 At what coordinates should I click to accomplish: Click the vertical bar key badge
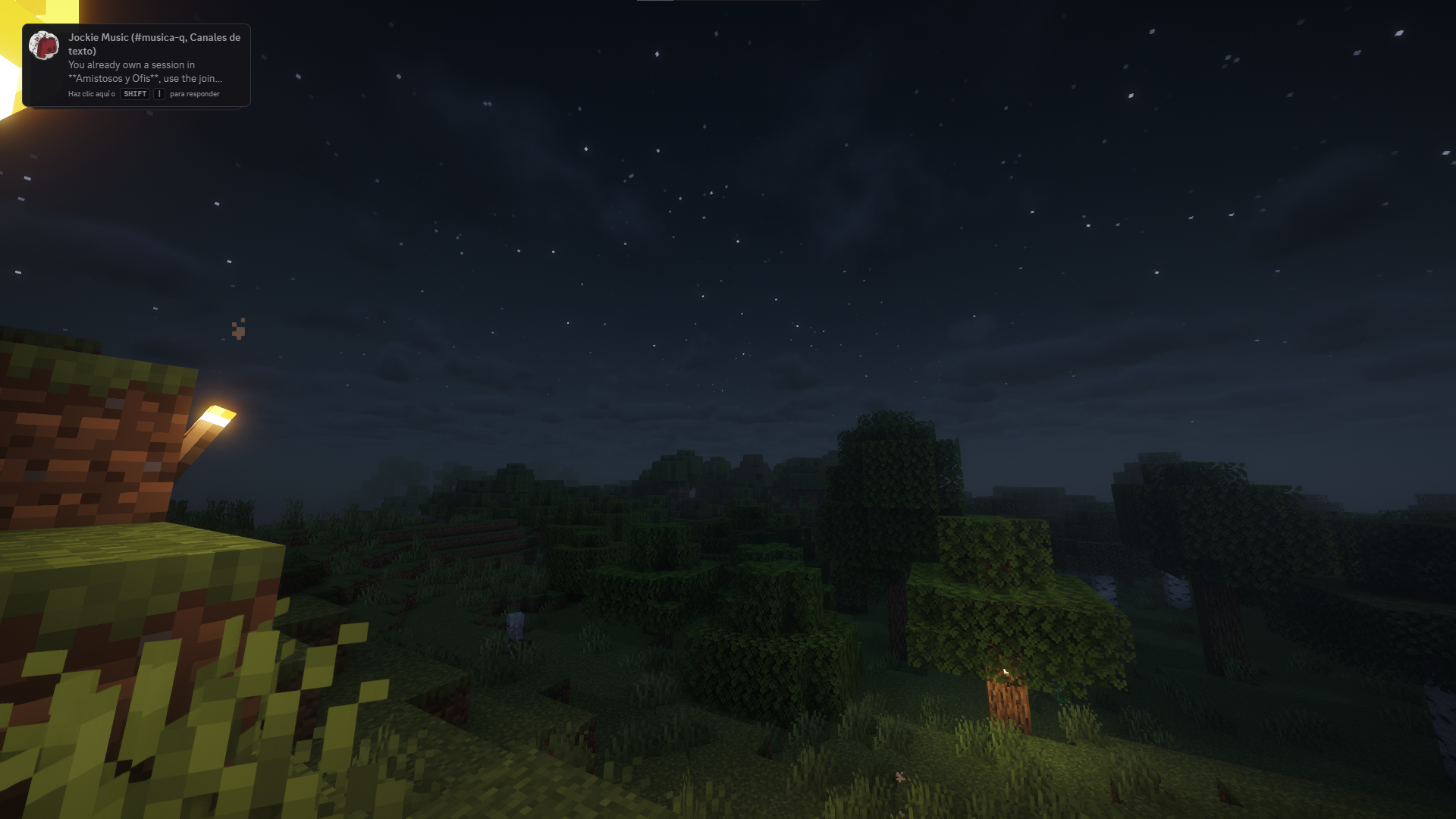coord(158,94)
